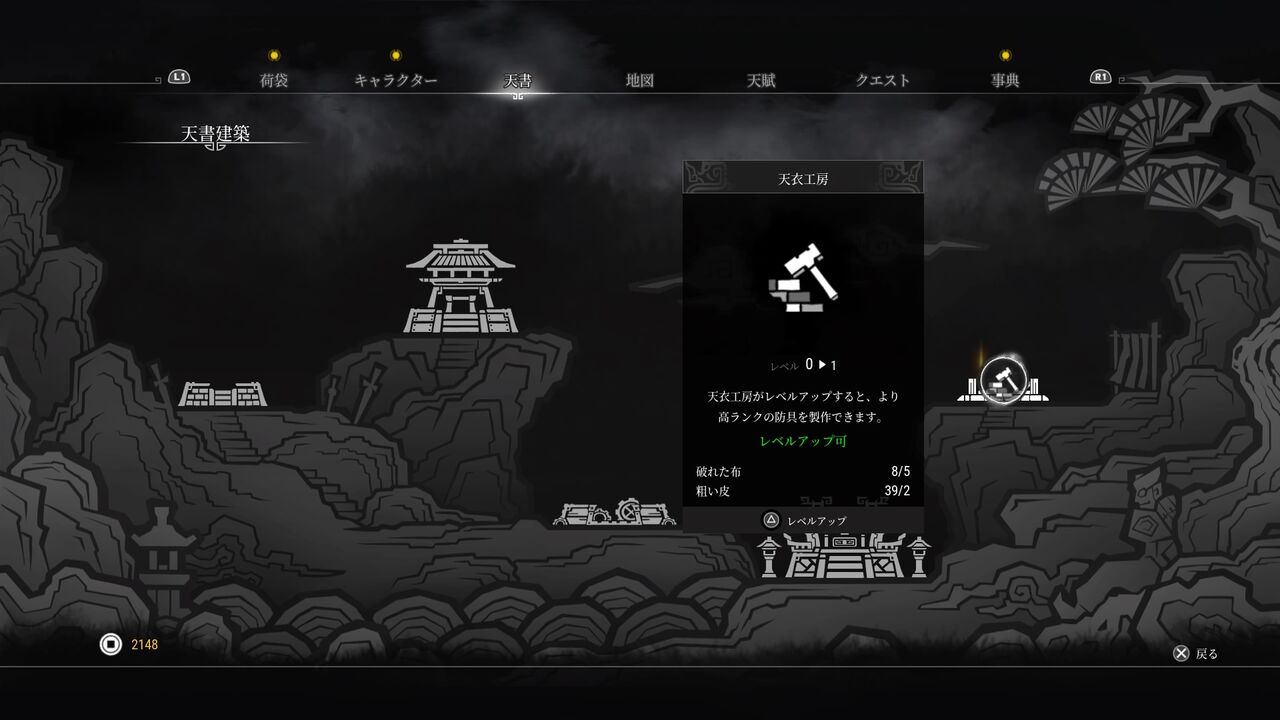Click the L1 shoulder button icon

[178, 76]
